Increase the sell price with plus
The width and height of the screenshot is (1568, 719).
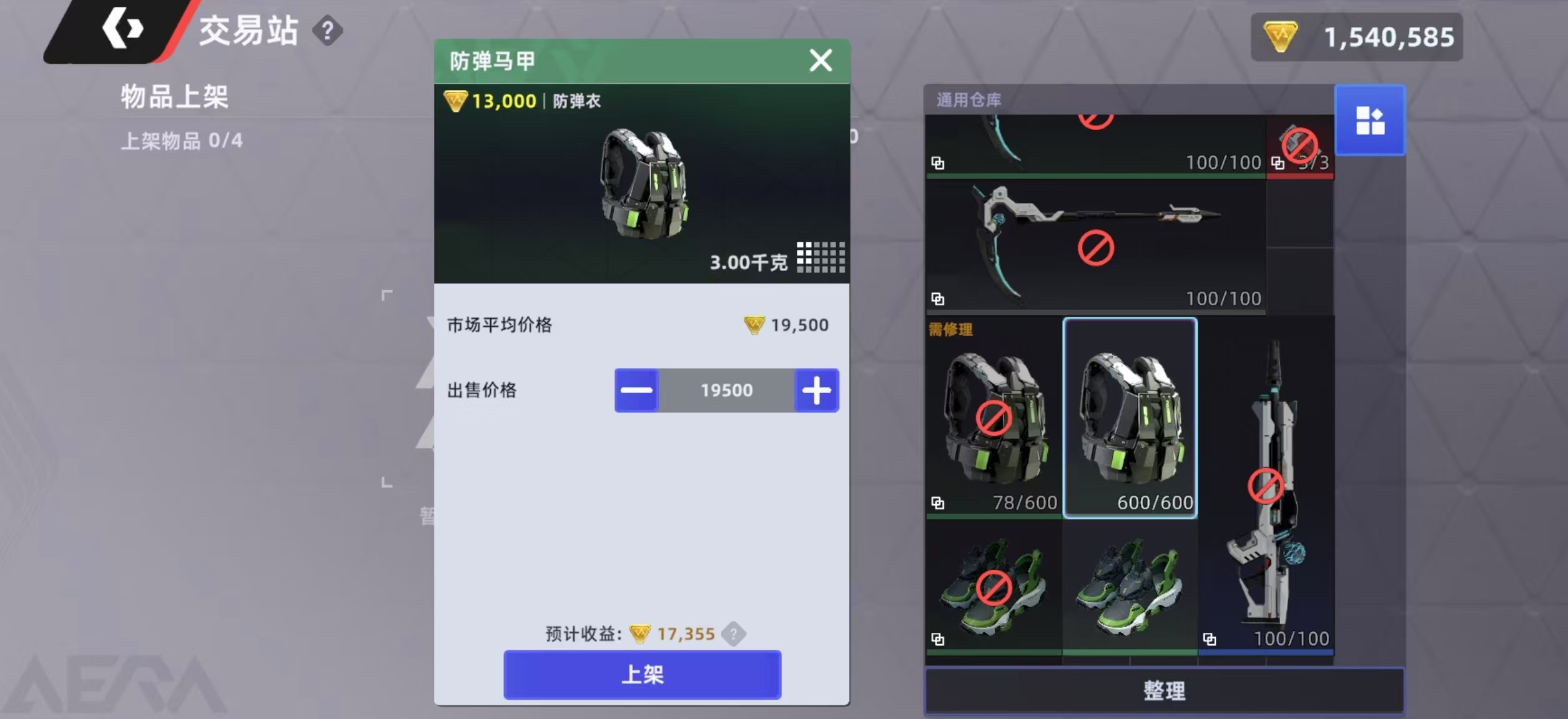point(817,390)
